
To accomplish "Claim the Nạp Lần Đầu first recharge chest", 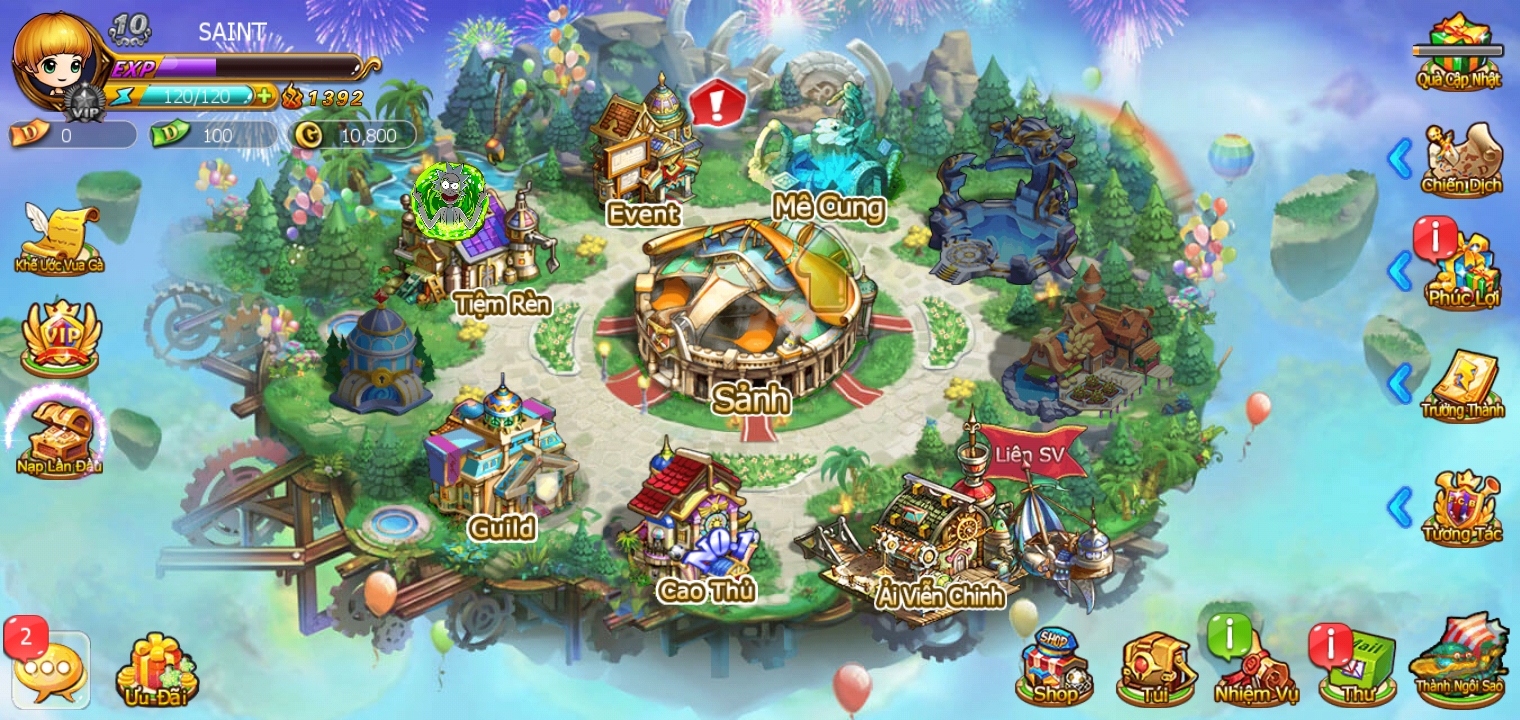I will [x=57, y=430].
